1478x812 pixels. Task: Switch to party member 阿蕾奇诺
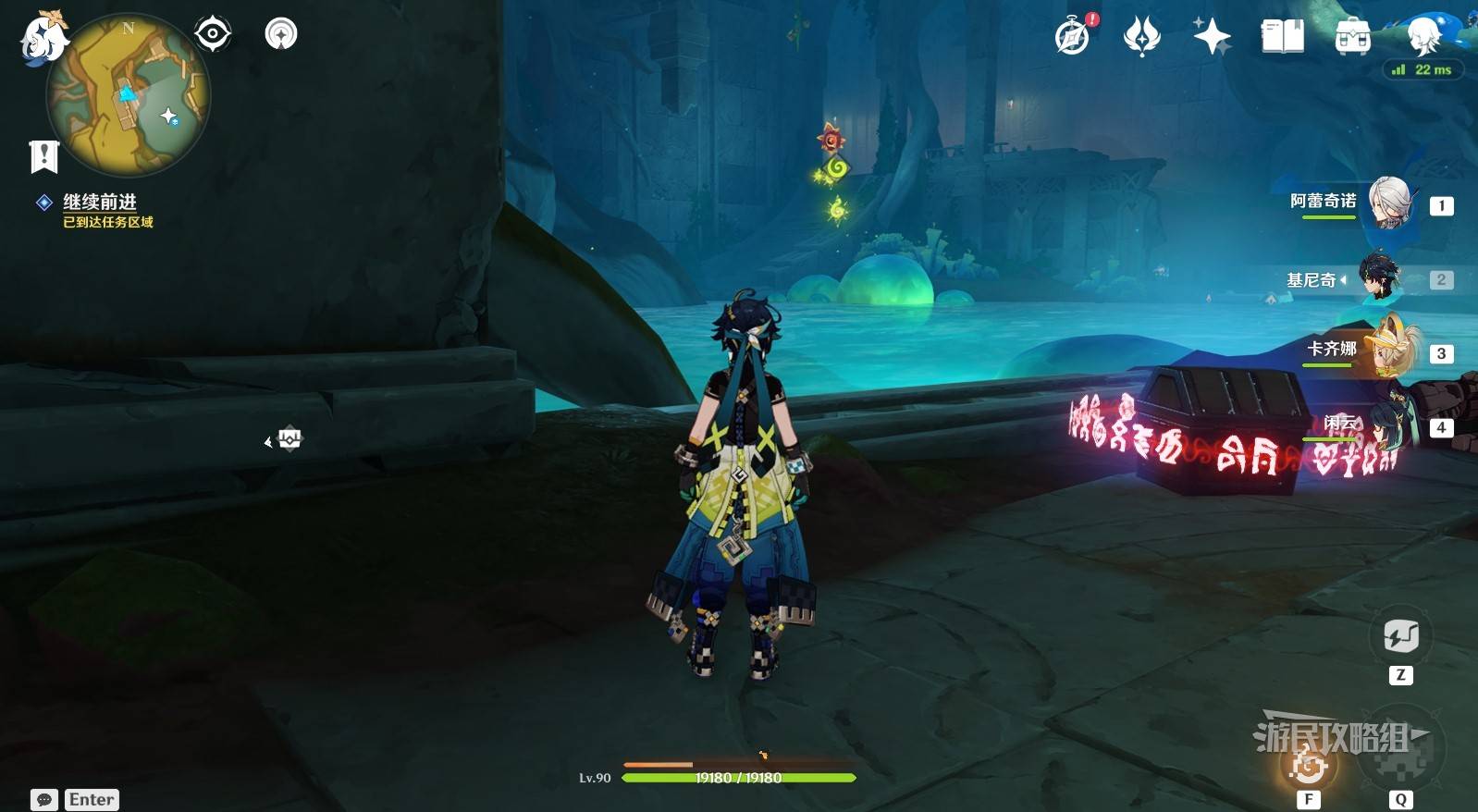(1387, 203)
